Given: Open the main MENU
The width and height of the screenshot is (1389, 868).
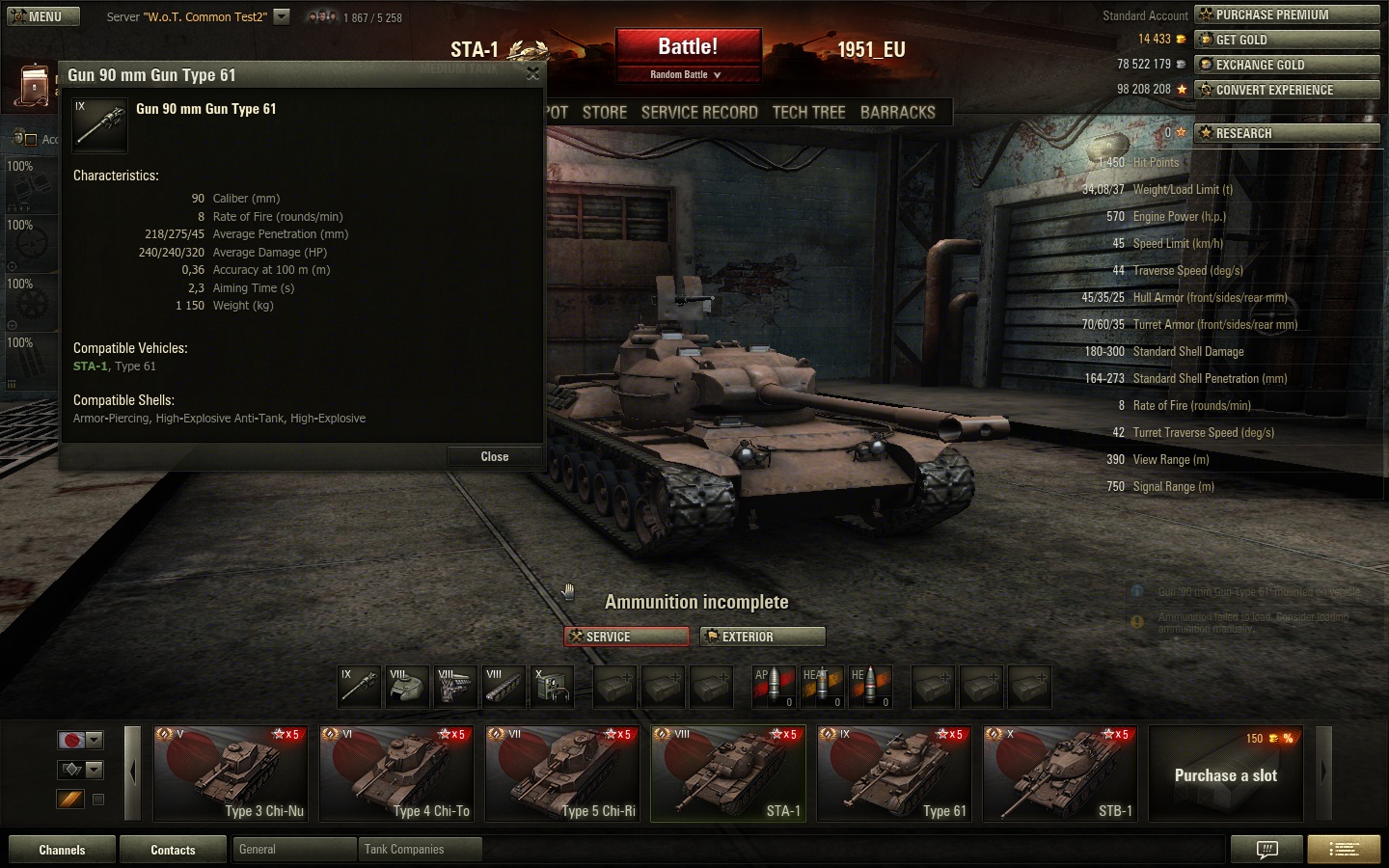Looking at the screenshot, I should (39, 16).
